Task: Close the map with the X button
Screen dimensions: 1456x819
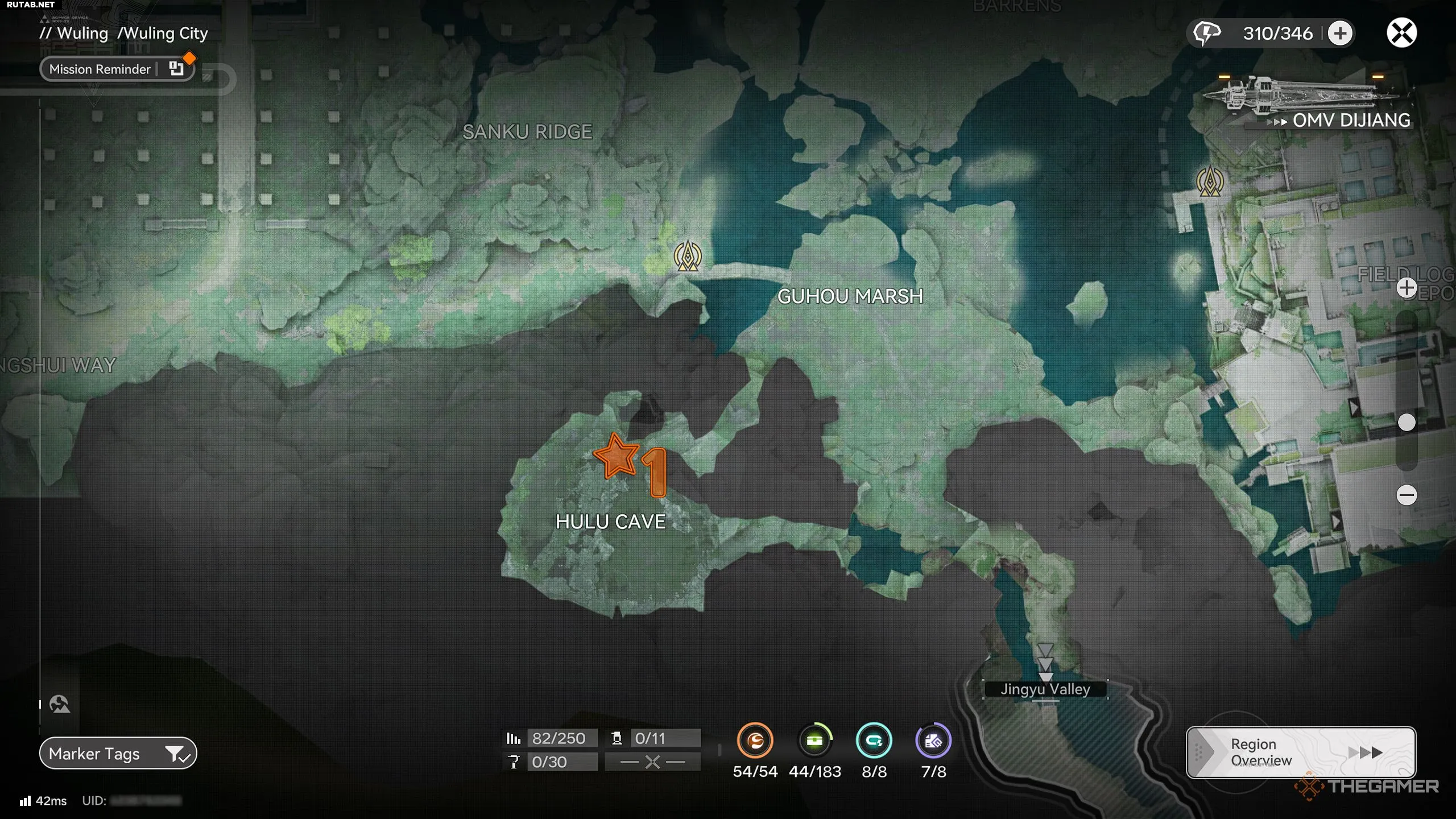Action: [x=1401, y=33]
